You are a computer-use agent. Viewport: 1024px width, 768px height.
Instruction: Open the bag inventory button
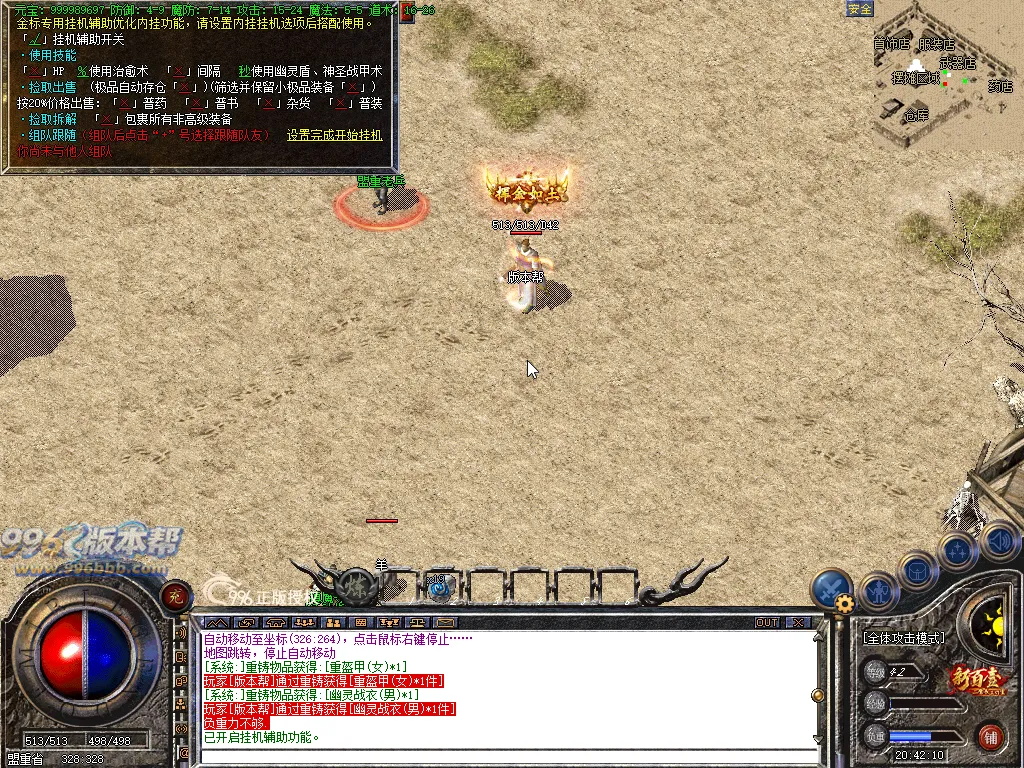click(x=917, y=571)
